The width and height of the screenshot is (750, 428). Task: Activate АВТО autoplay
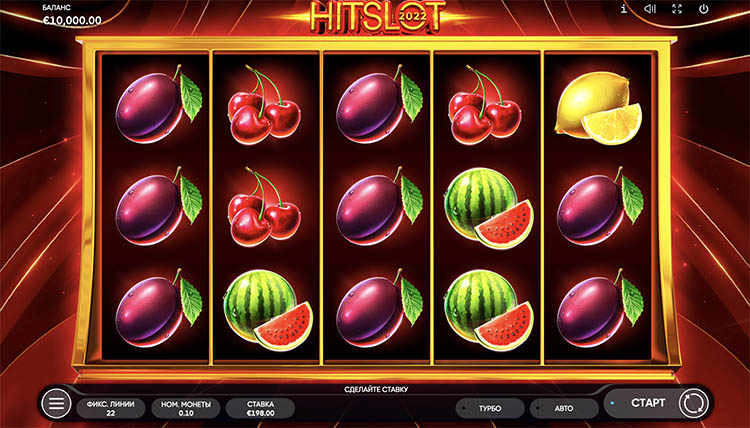[564, 408]
